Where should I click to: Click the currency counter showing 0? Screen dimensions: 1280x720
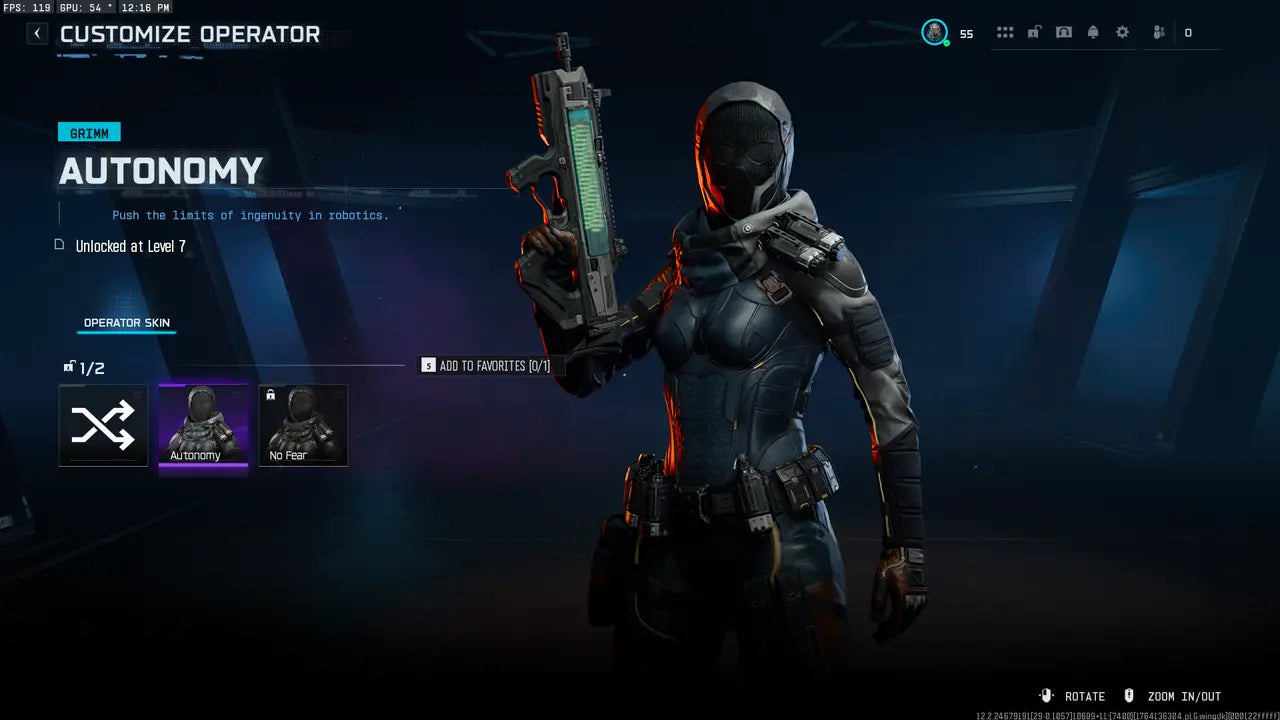pos(1189,32)
